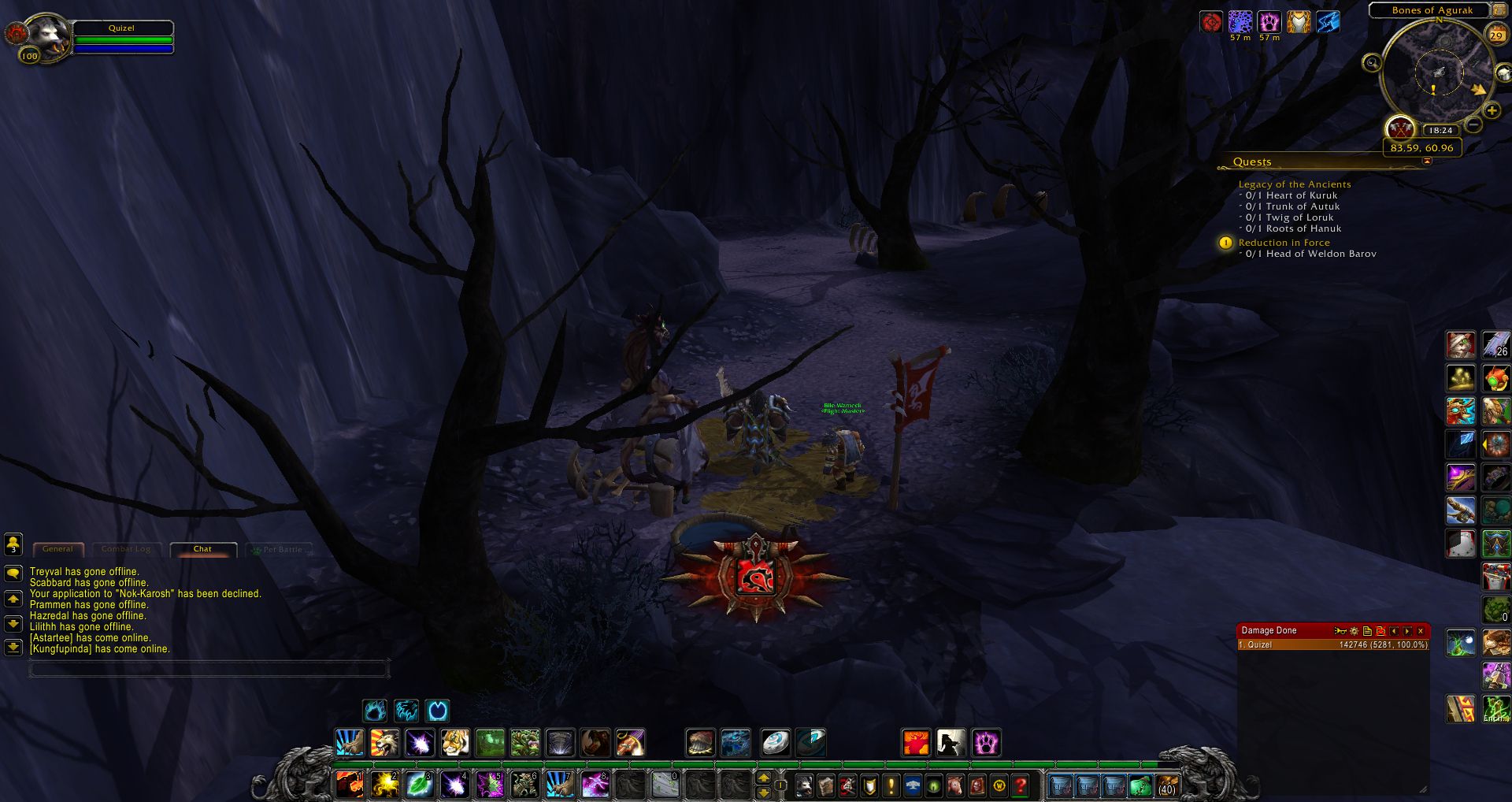Click the chat input field
Image resolution: width=1512 pixels, height=802 pixels.
pos(209,669)
